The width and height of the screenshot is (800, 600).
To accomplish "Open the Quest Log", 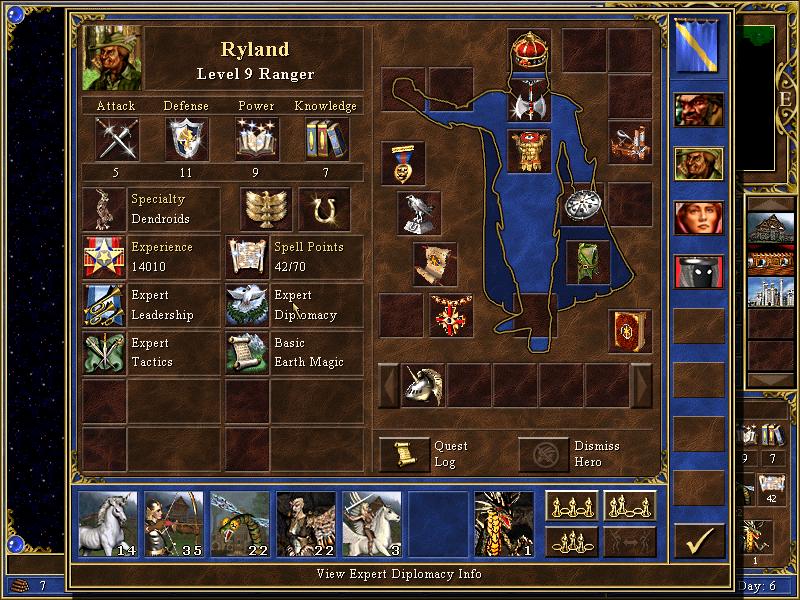I will 404,454.
